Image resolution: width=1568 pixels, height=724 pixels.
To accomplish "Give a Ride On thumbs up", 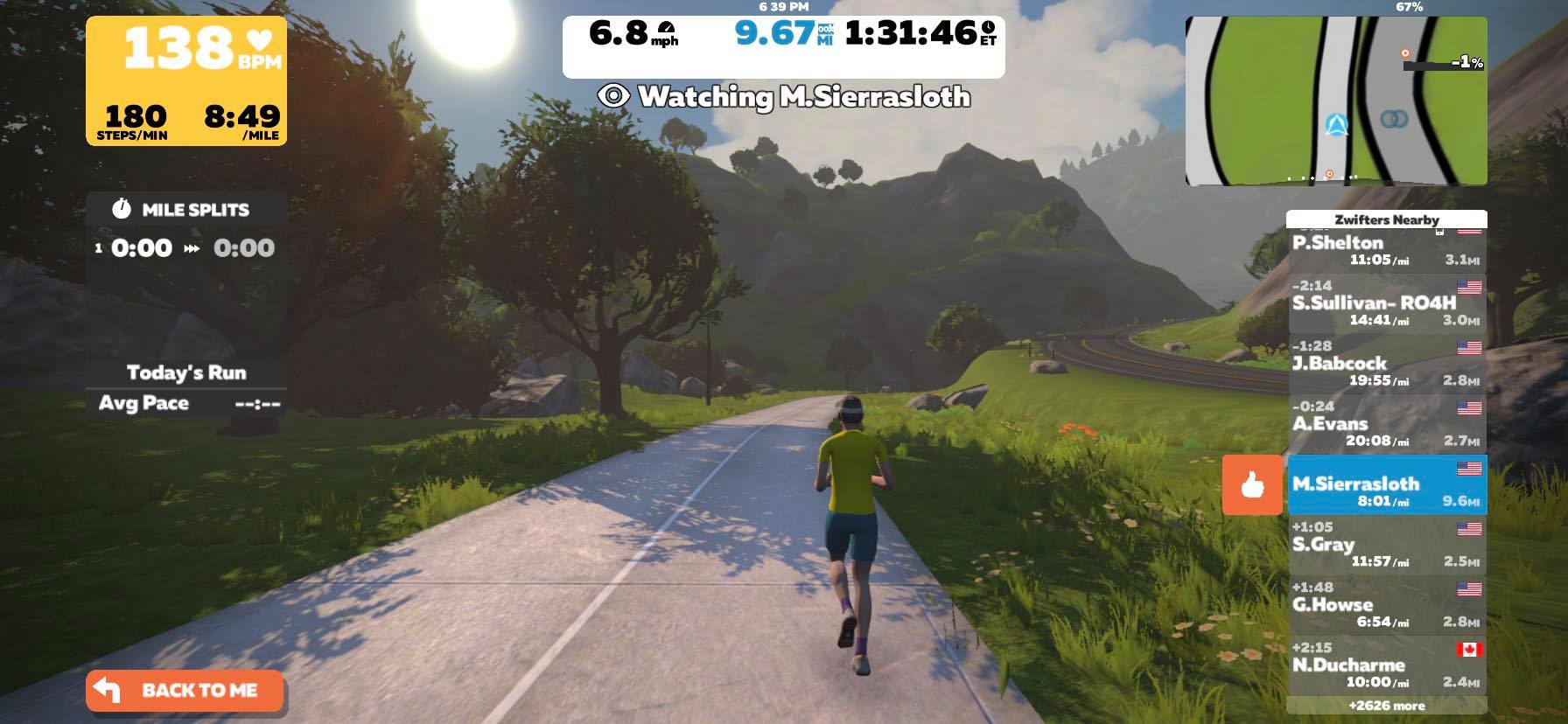I will tap(1252, 484).
